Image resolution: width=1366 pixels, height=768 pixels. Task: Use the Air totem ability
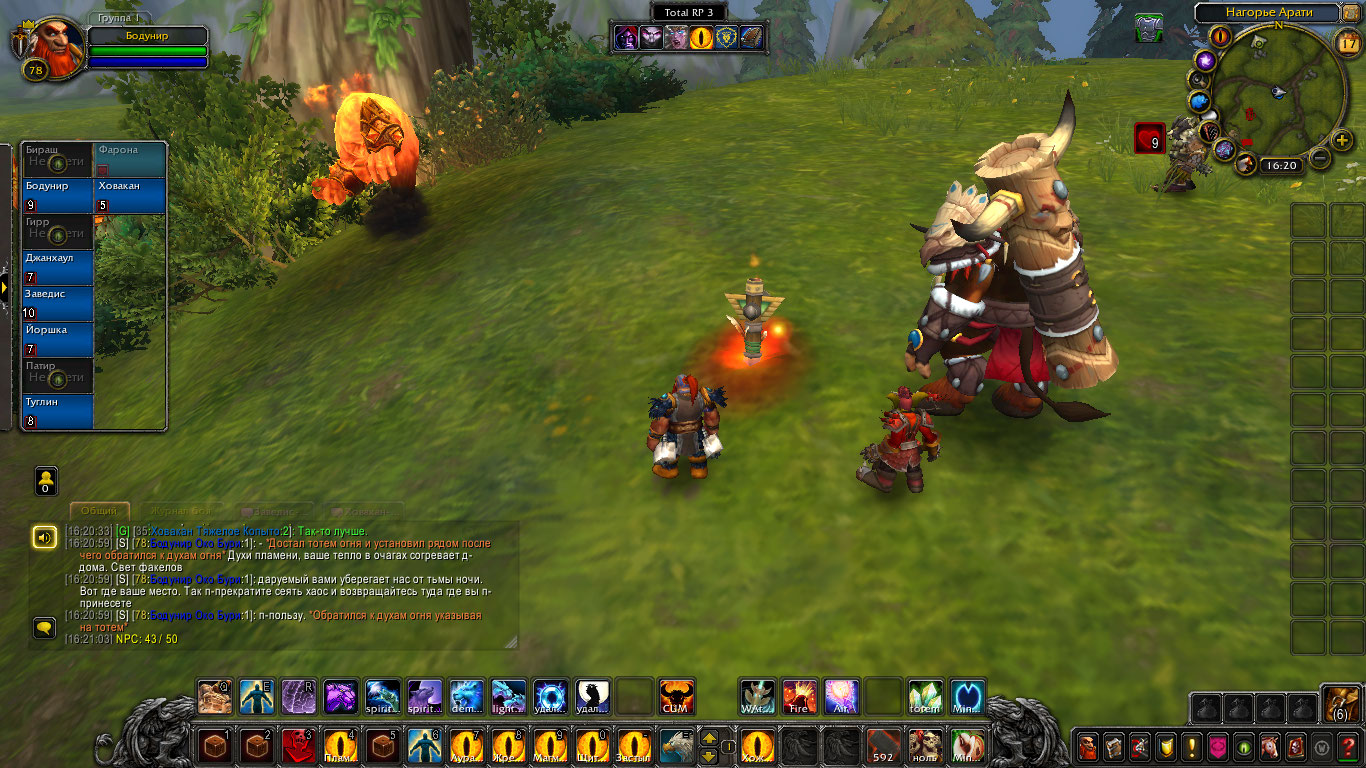[841, 697]
